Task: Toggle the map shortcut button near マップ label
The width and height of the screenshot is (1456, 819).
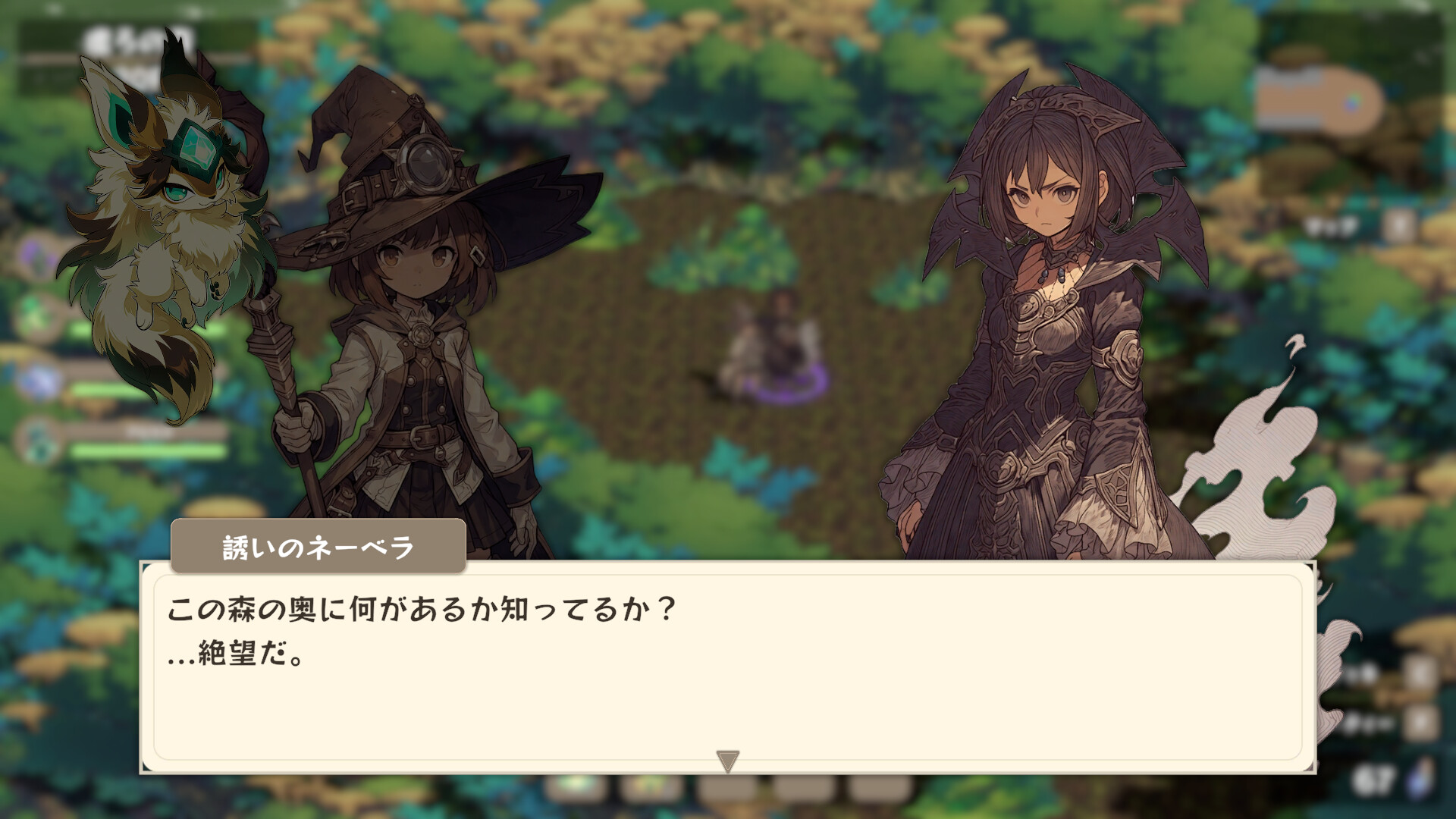Action: (1400, 225)
